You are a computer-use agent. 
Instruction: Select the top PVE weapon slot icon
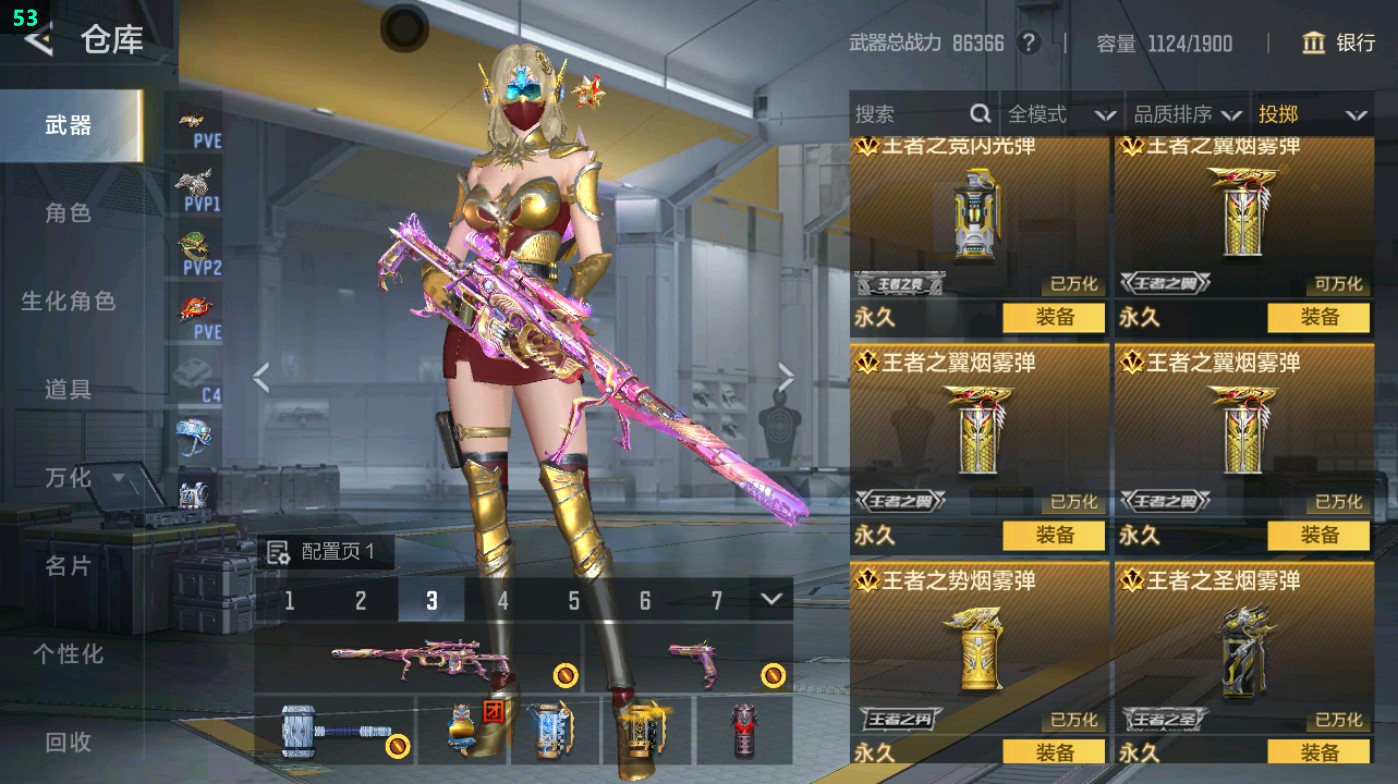[x=196, y=125]
